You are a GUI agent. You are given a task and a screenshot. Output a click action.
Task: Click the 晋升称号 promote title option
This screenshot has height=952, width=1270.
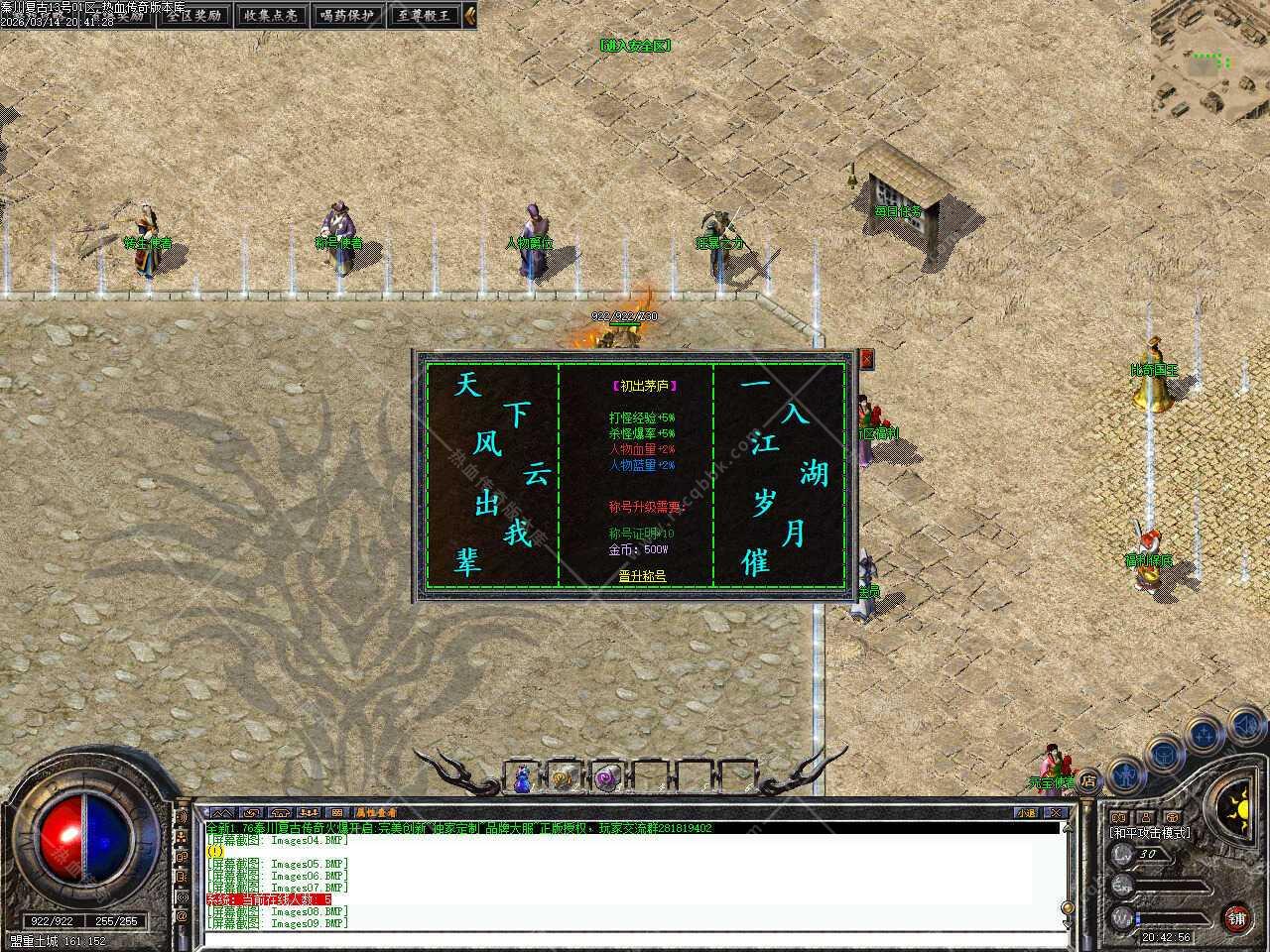click(642, 574)
